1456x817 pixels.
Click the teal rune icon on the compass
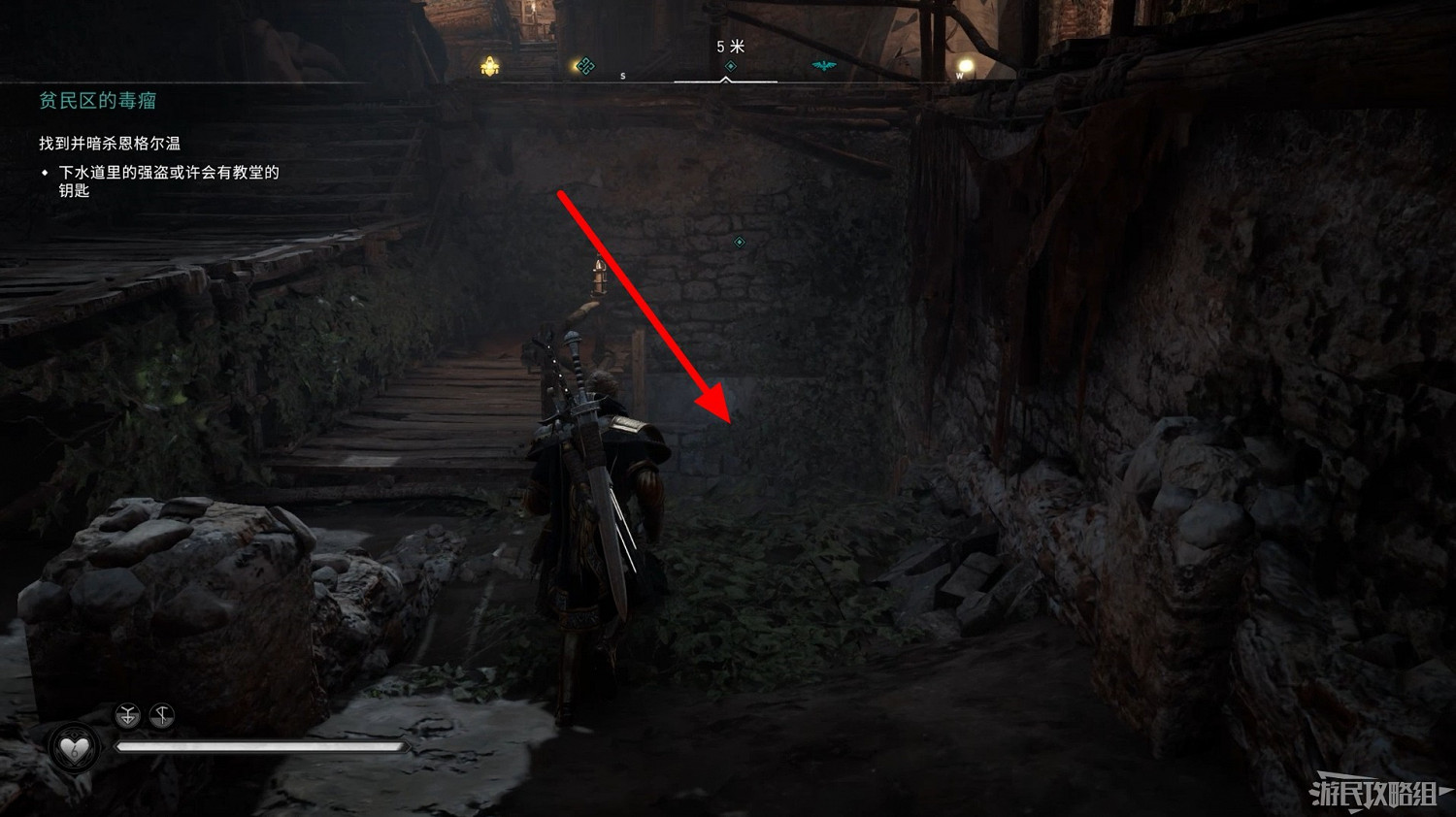584,65
